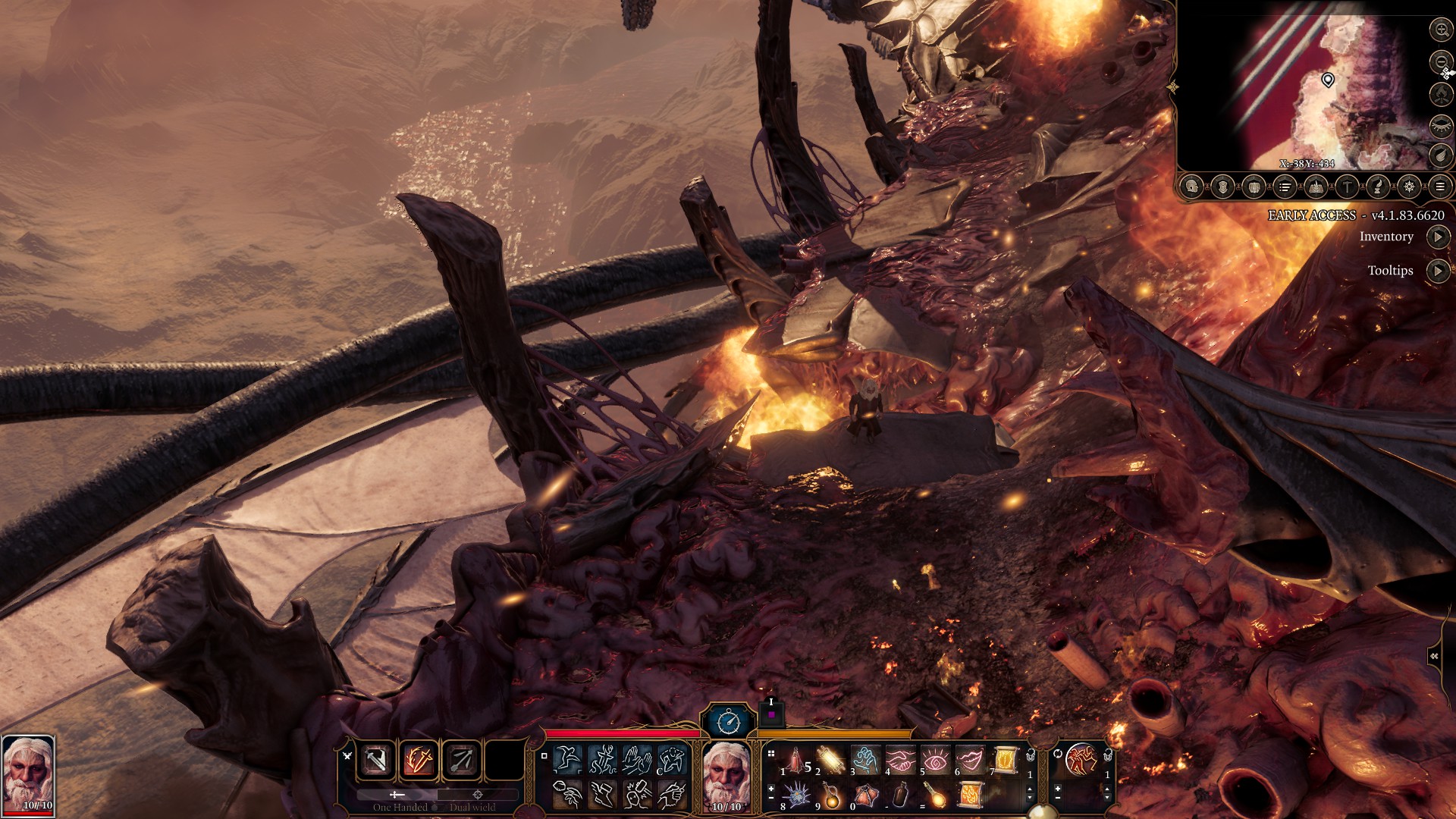Open the helmet character icon menu
Image resolution: width=1456 pixels, height=819 pixels.
click(x=1191, y=187)
